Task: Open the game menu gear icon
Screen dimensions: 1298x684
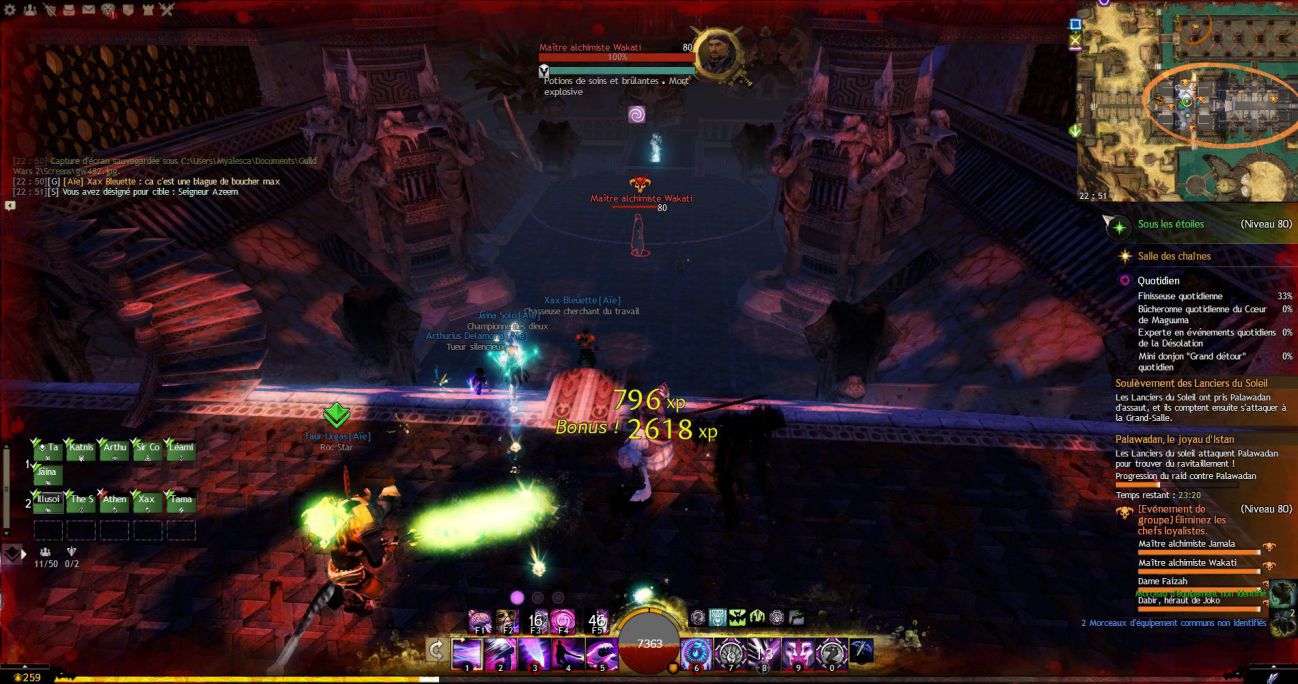Action: click(x=10, y=9)
